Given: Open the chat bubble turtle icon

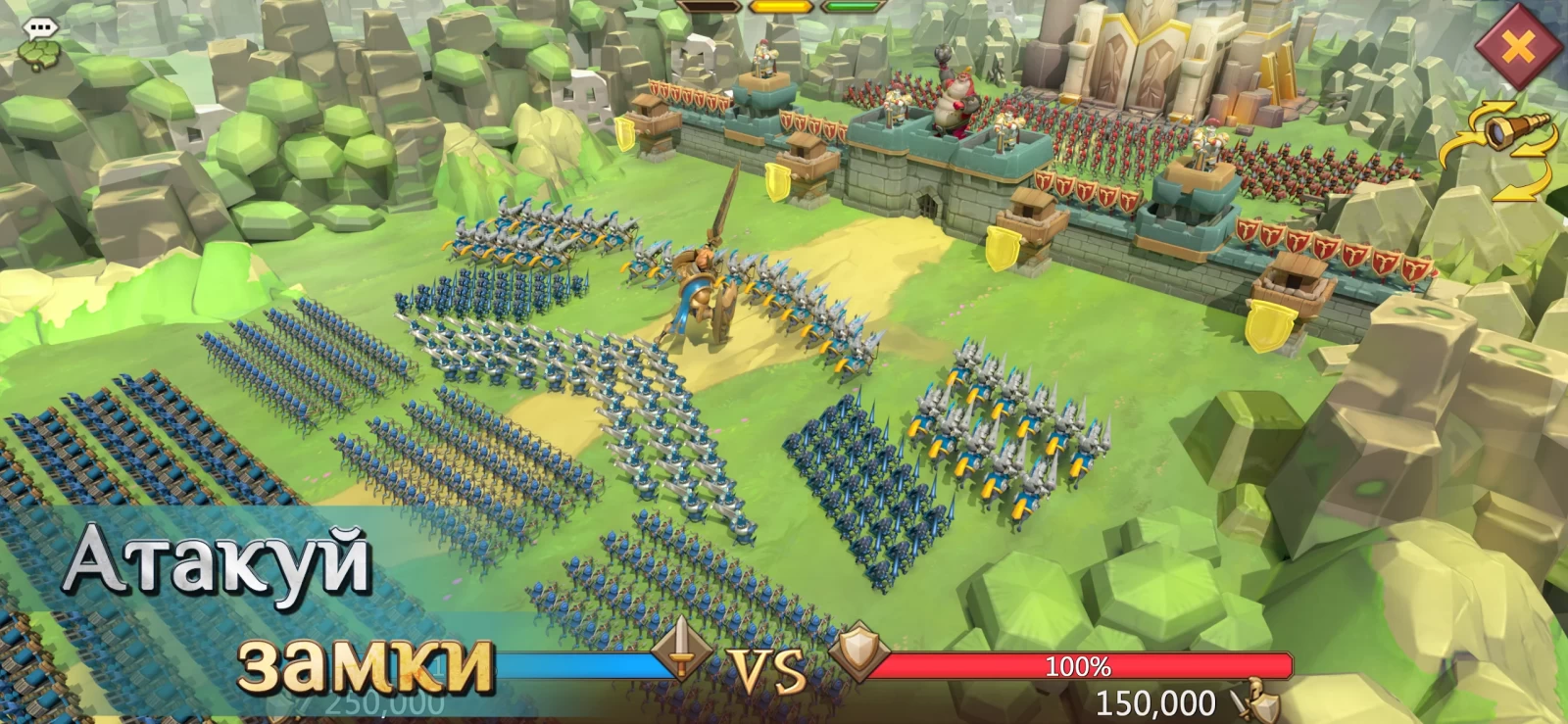Looking at the screenshot, I should [x=40, y=45].
